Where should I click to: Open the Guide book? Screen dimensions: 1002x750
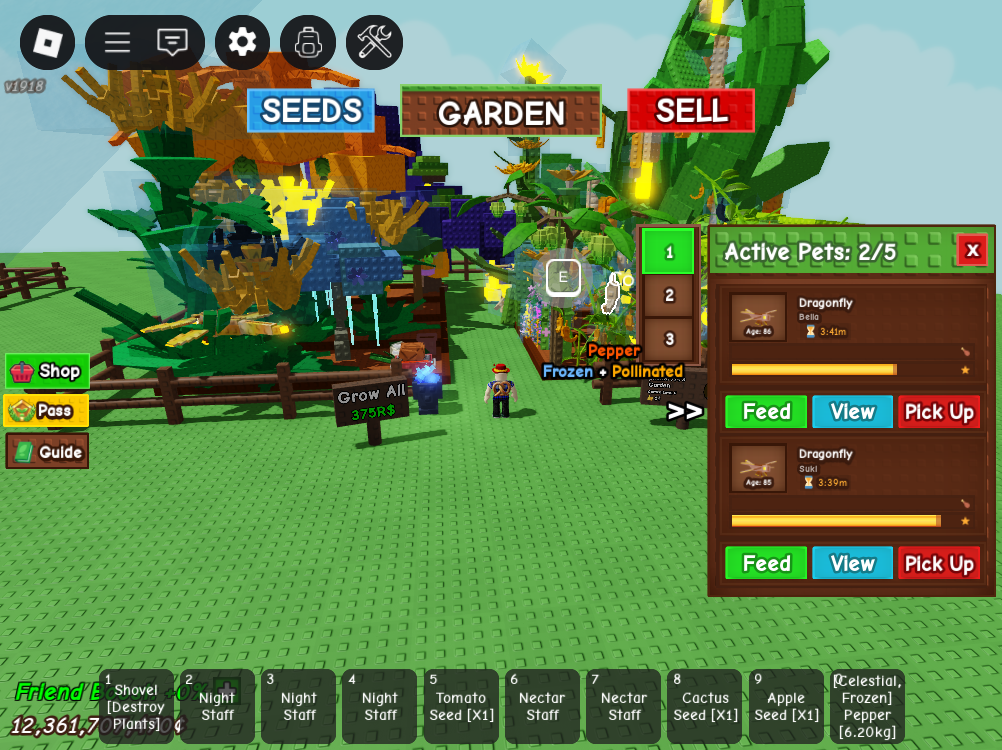click(x=47, y=451)
